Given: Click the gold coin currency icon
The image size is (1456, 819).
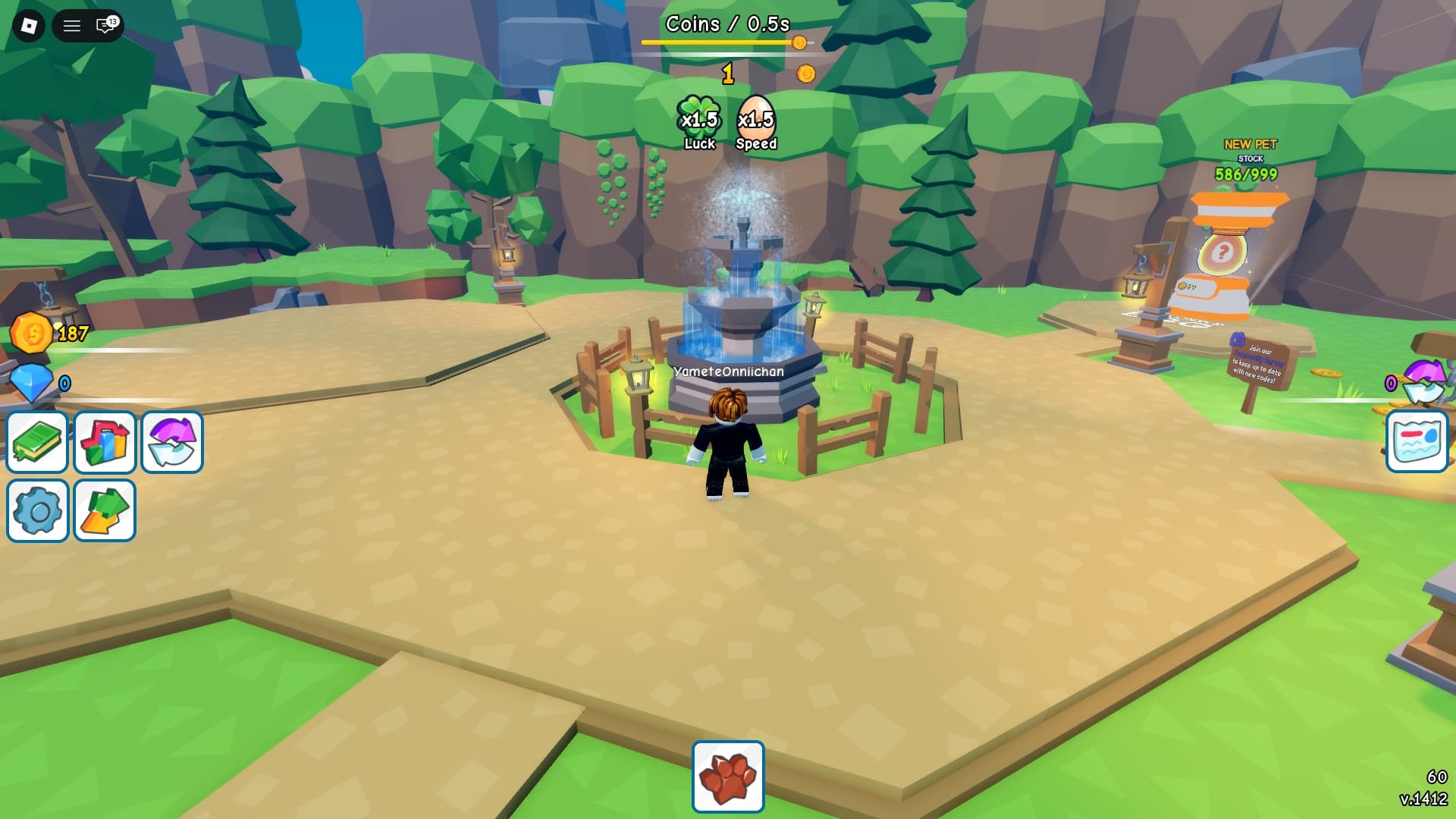Looking at the screenshot, I should pyautogui.click(x=31, y=333).
